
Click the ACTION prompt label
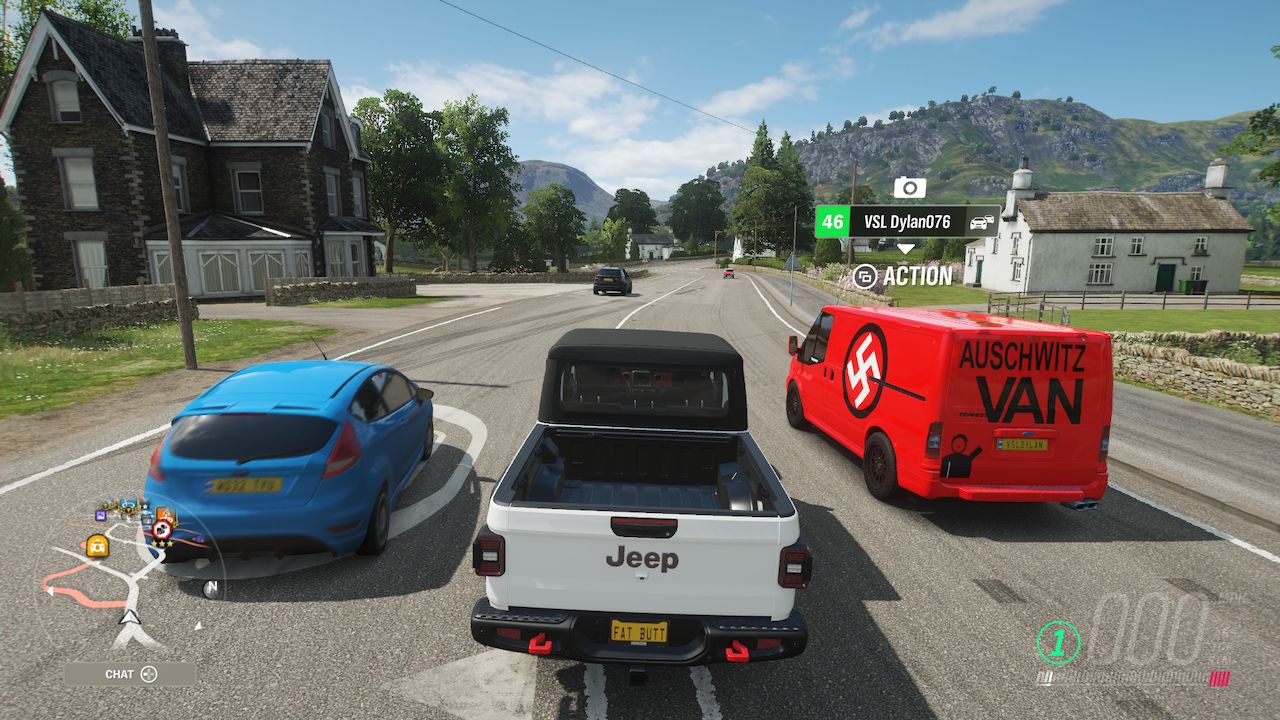click(918, 276)
